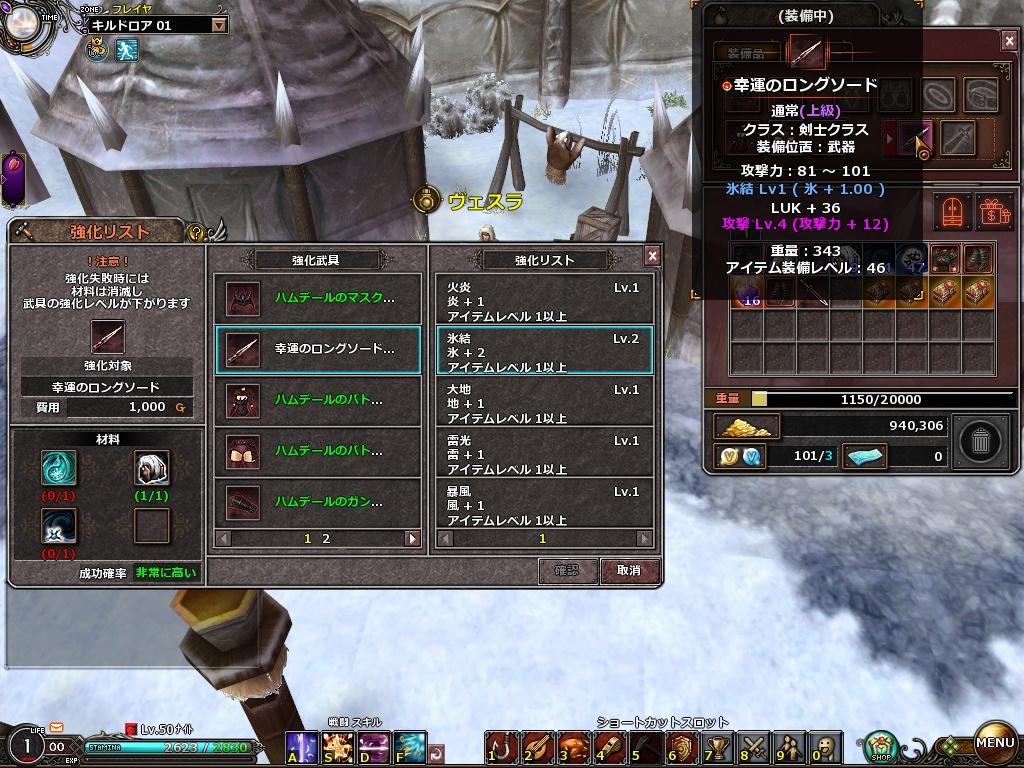Use the trophy item in shortcut slot 7
1024x768 pixels.
click(x=715, y=746)
